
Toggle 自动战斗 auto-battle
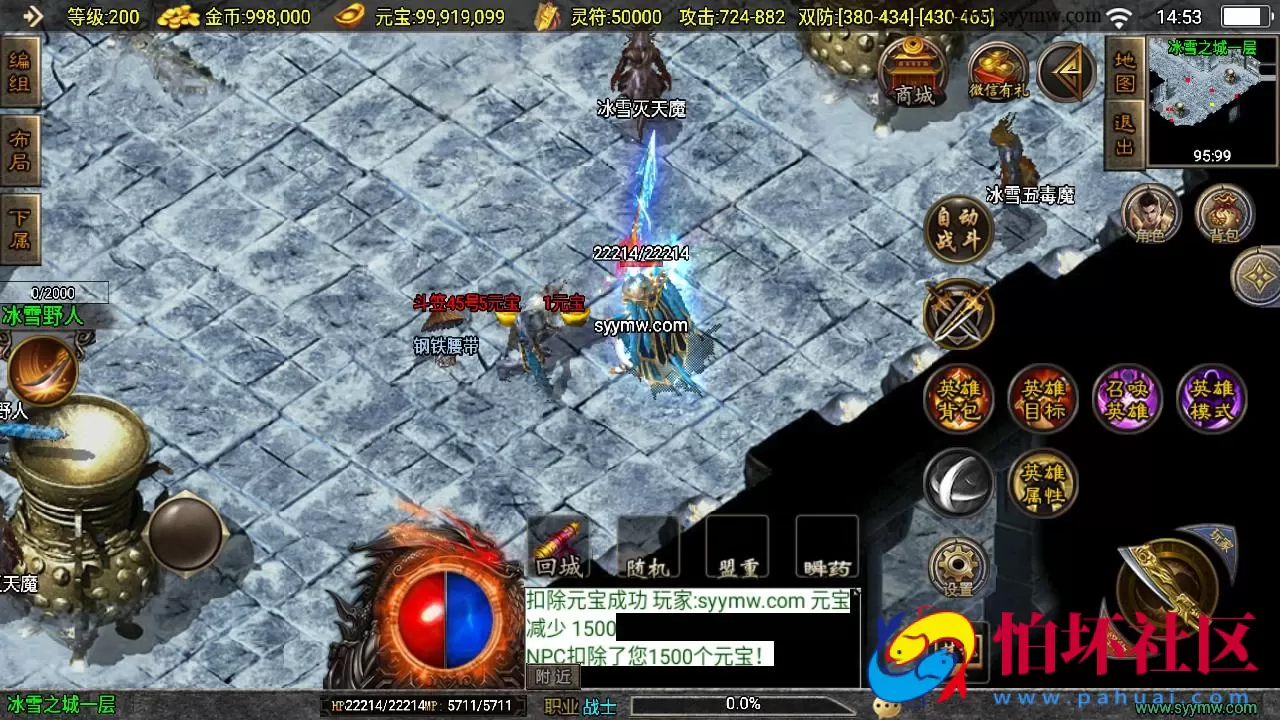(x=958, y=229)
